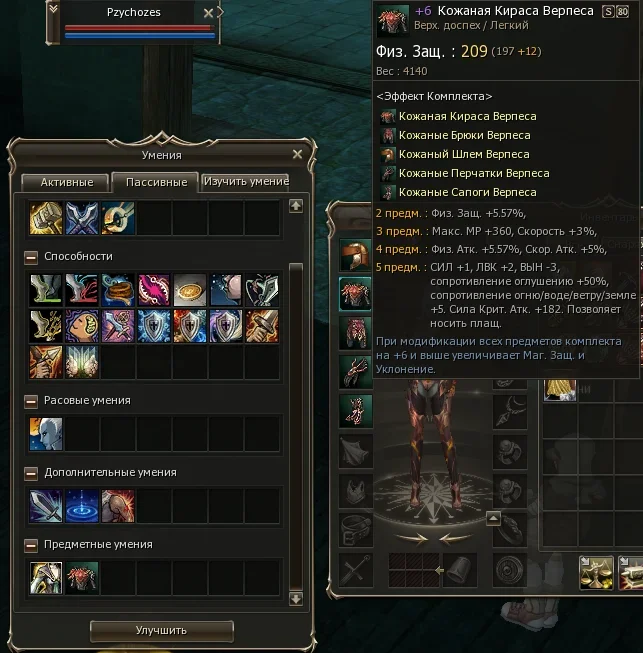Select the equipped helmet slot
This screenshot has width=643, height=653.
(355, 254)
